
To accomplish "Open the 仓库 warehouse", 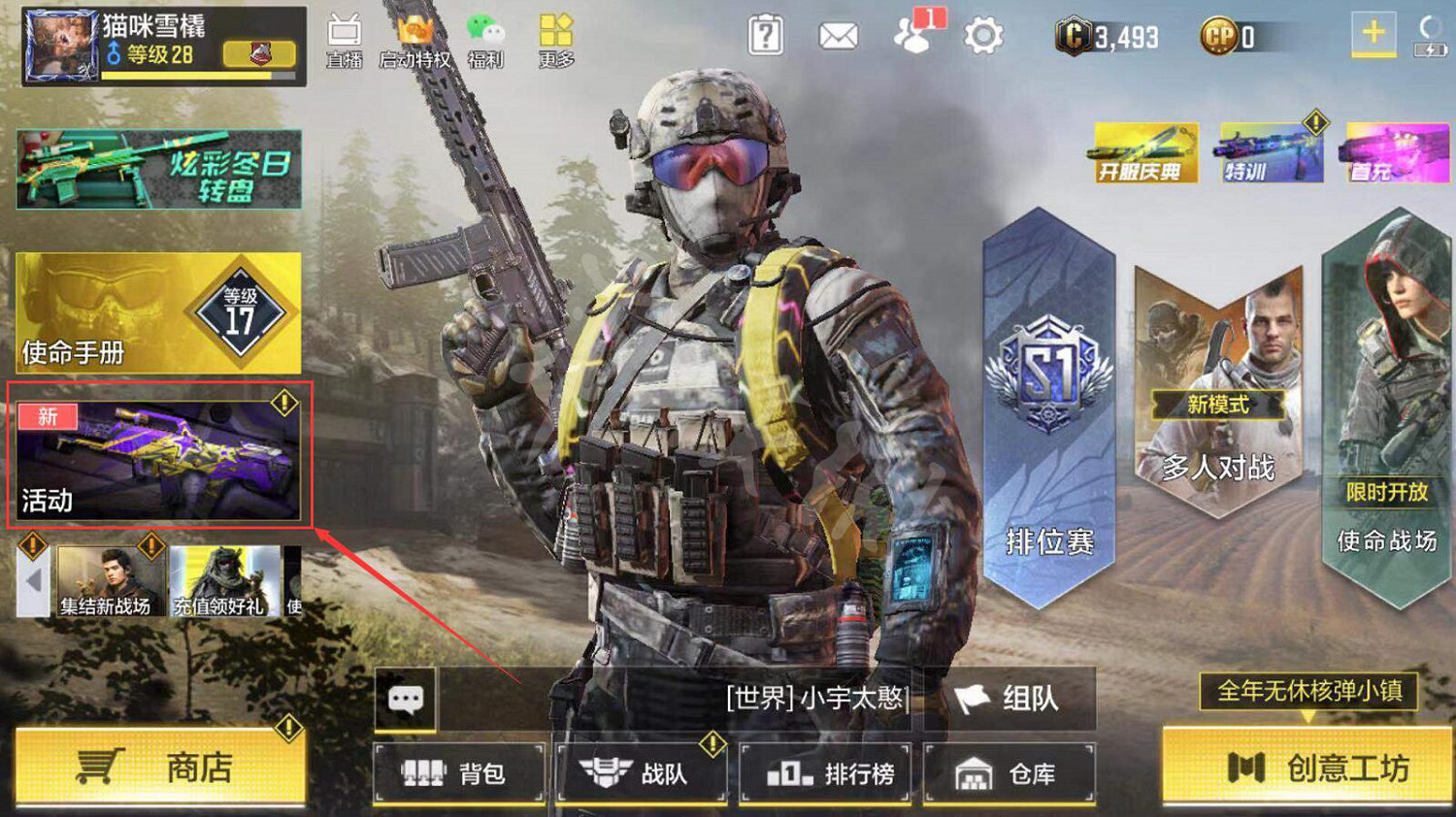I will (1009, 772).
